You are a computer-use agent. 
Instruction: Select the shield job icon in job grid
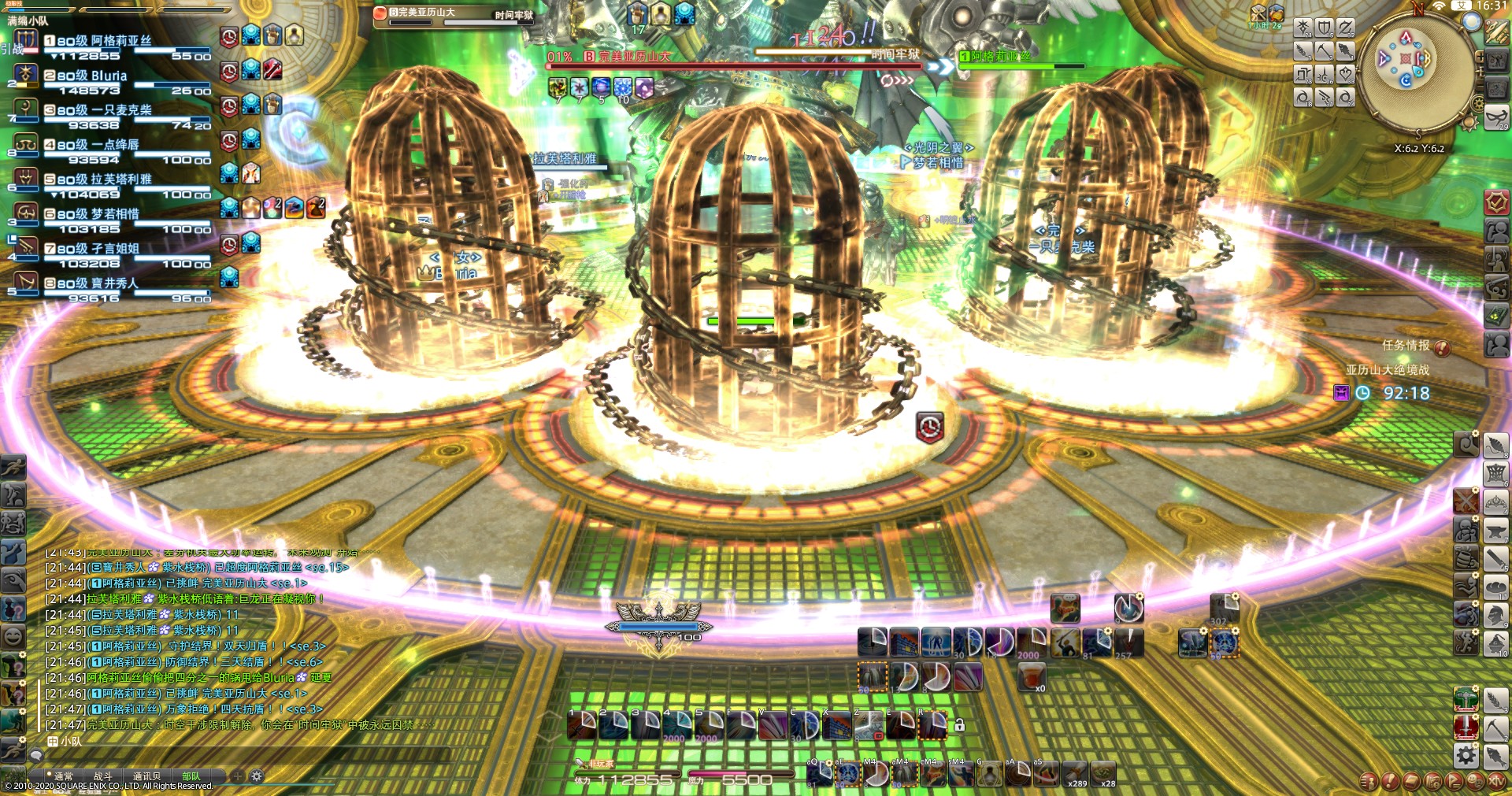pos(1325,29)
